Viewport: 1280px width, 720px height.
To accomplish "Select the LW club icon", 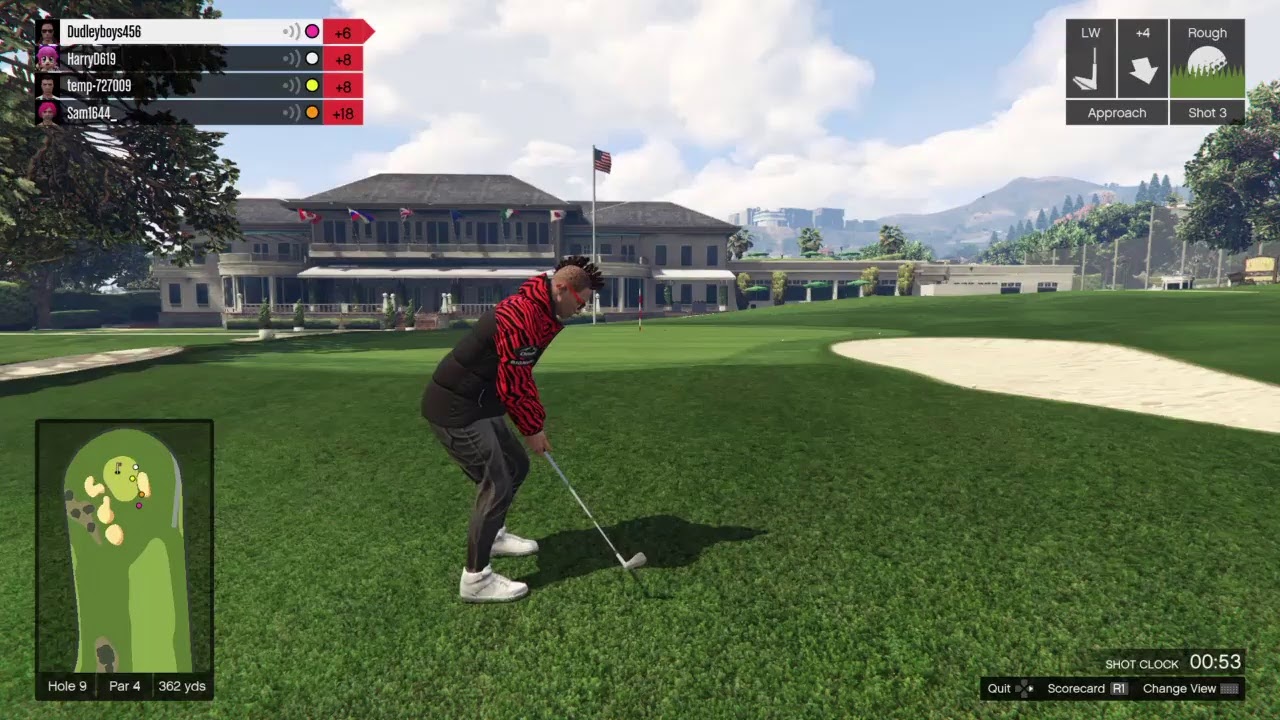I will click(x=1090, y=59).
